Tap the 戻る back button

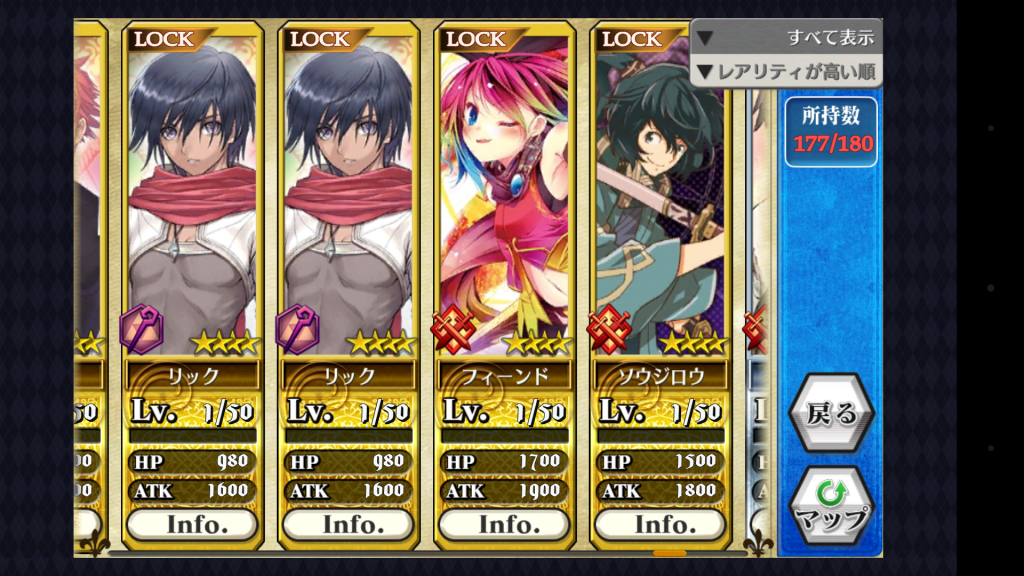tap(830, 414)
